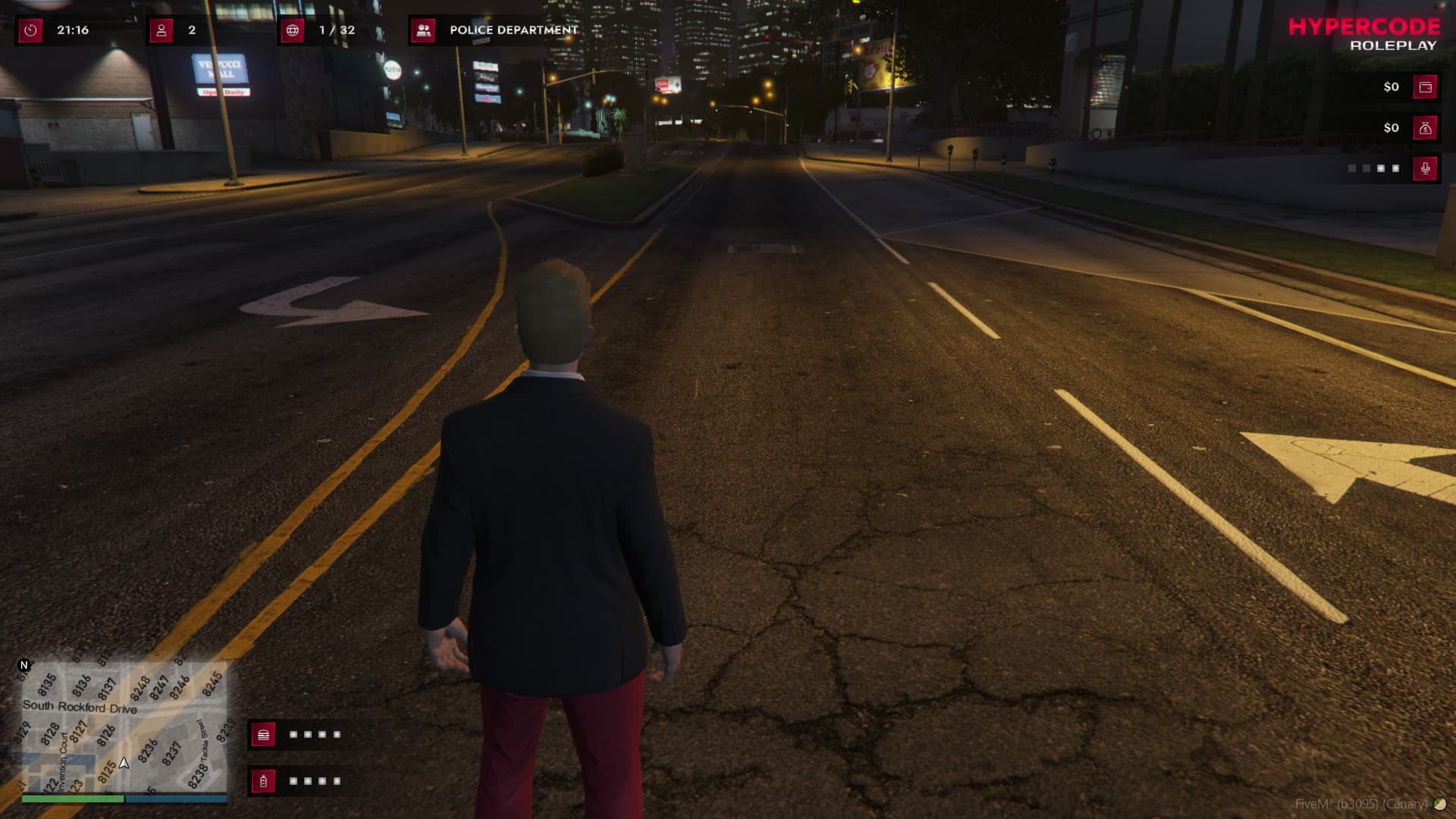Viewport: 1456px width, 819px height.
Task: Select the money bag bank icon
Action: [x=1425, y=128]
